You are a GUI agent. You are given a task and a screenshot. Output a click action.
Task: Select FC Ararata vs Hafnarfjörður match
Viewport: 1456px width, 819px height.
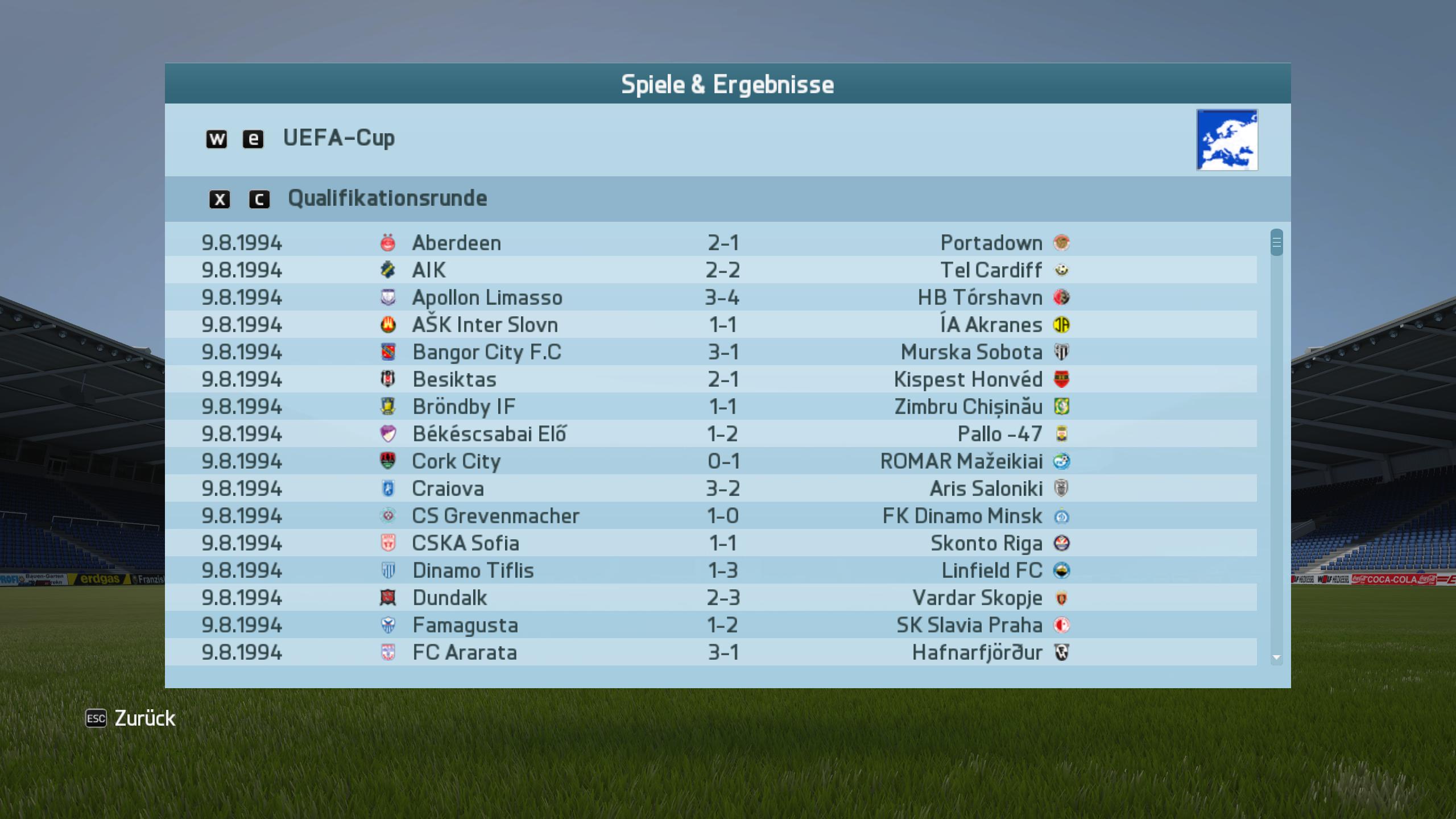pos(711,652)
